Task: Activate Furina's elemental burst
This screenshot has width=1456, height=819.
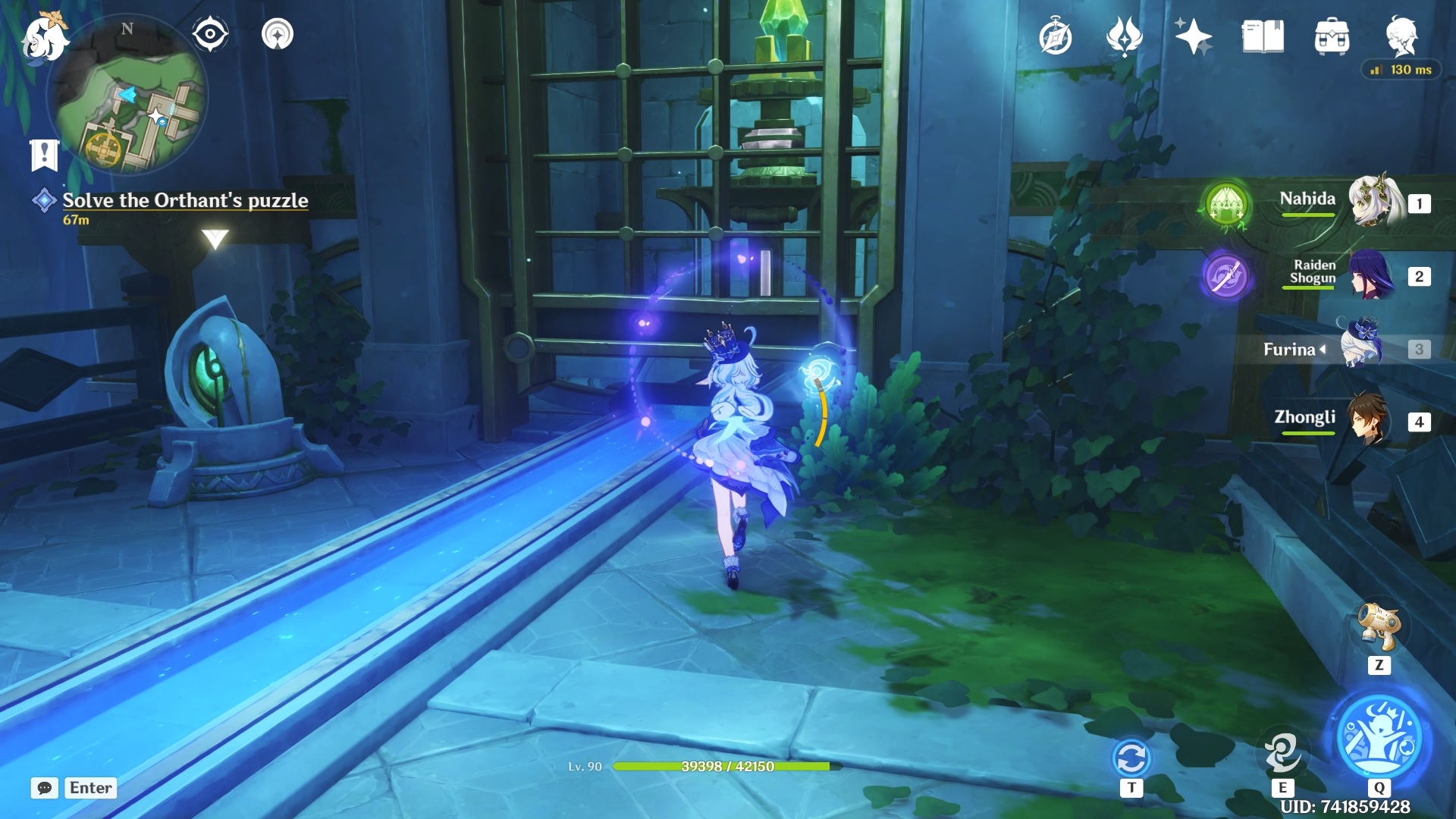Action: click(1379, 737)
